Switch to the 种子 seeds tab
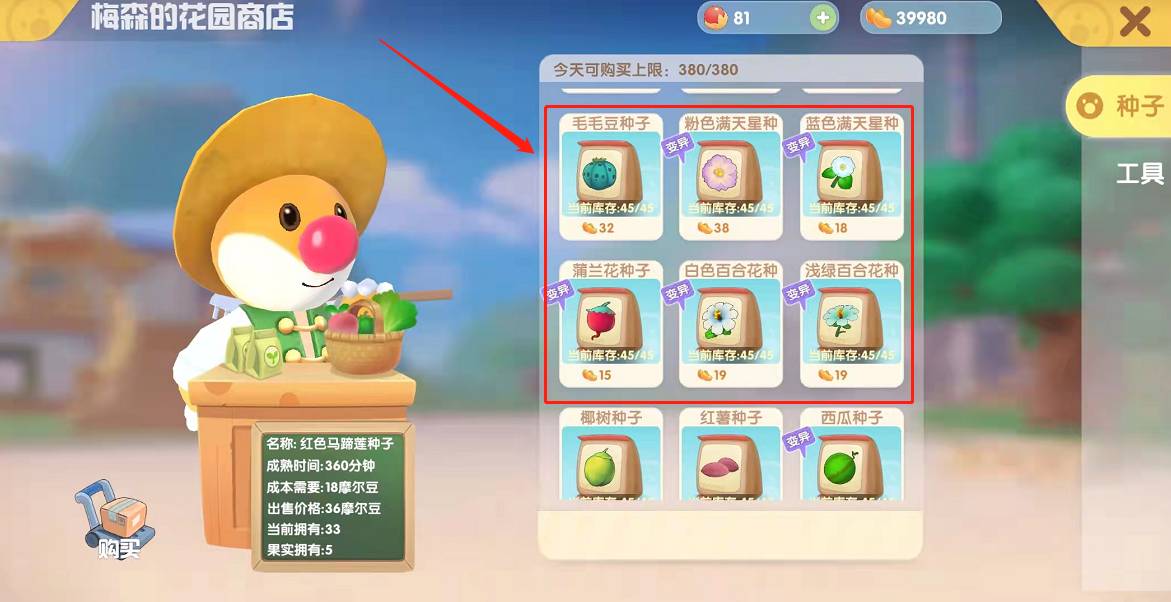1171x602 pixels. point(1122,106)
